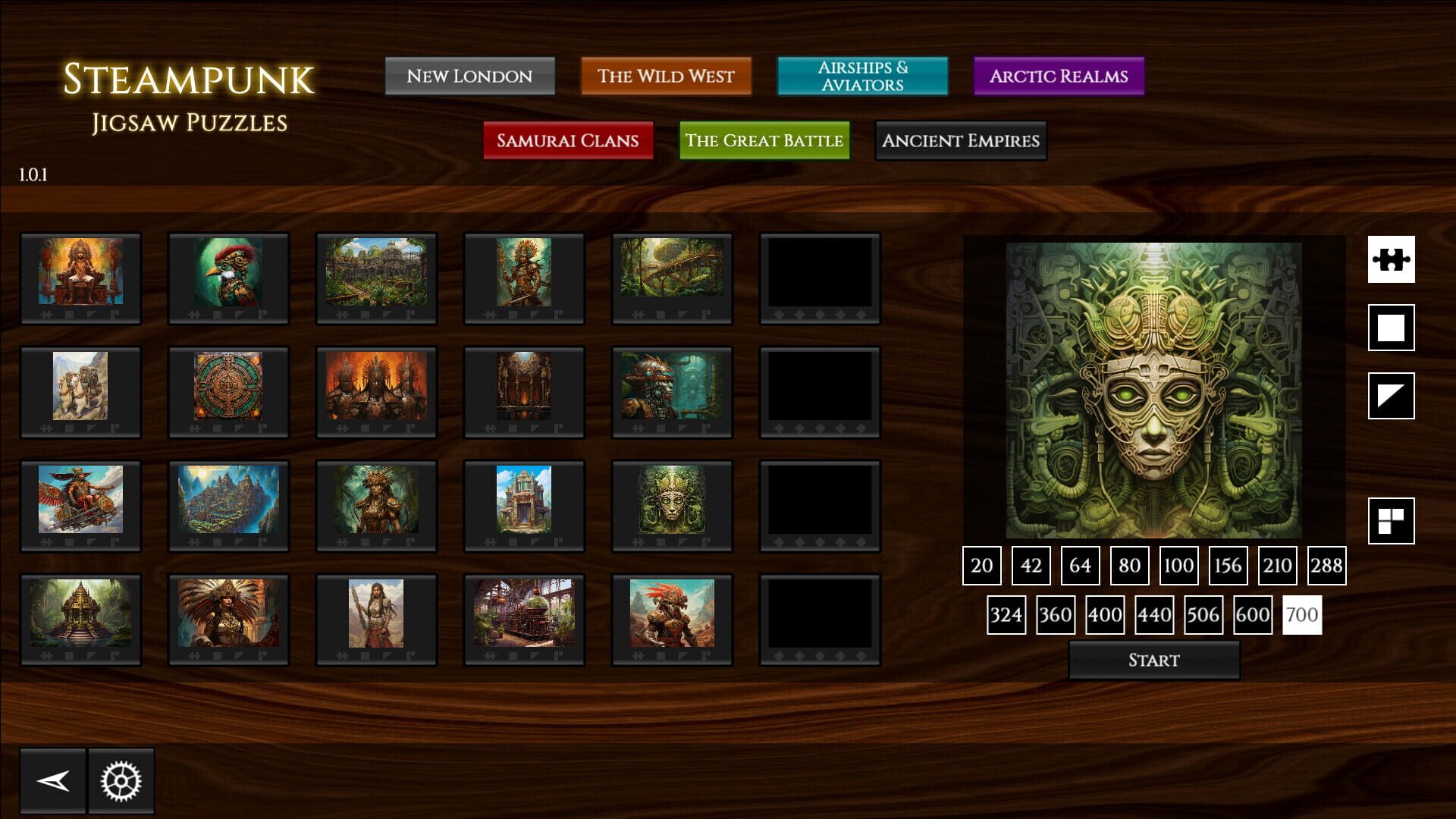Image resolution: width=1456 pixels, height=819 pixels.
Task: Click the back arrow icon
Action: pyautogui.click(x=52, y=780)
